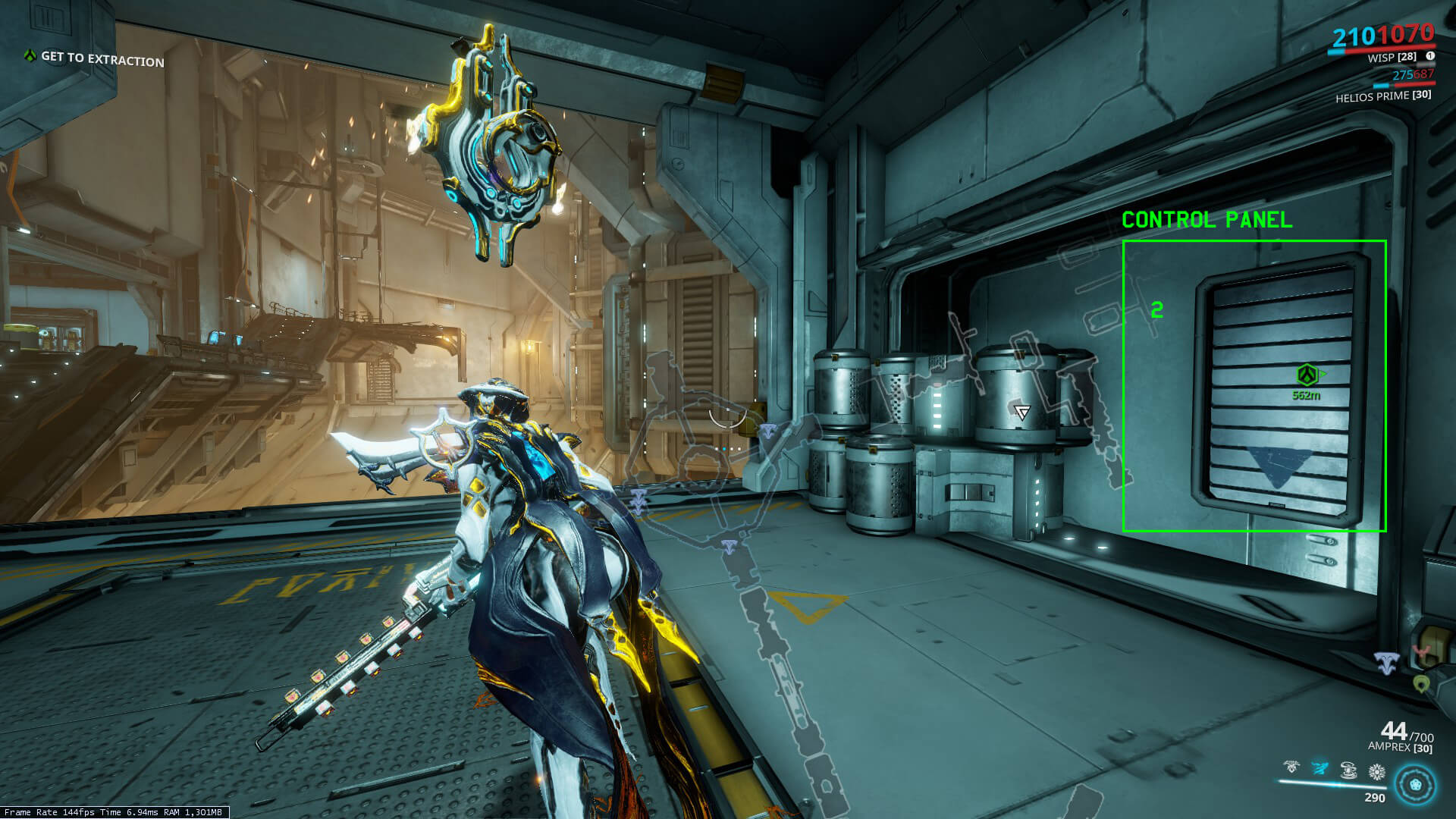Click the circular blue focus ability emblem

(1415, 784)
